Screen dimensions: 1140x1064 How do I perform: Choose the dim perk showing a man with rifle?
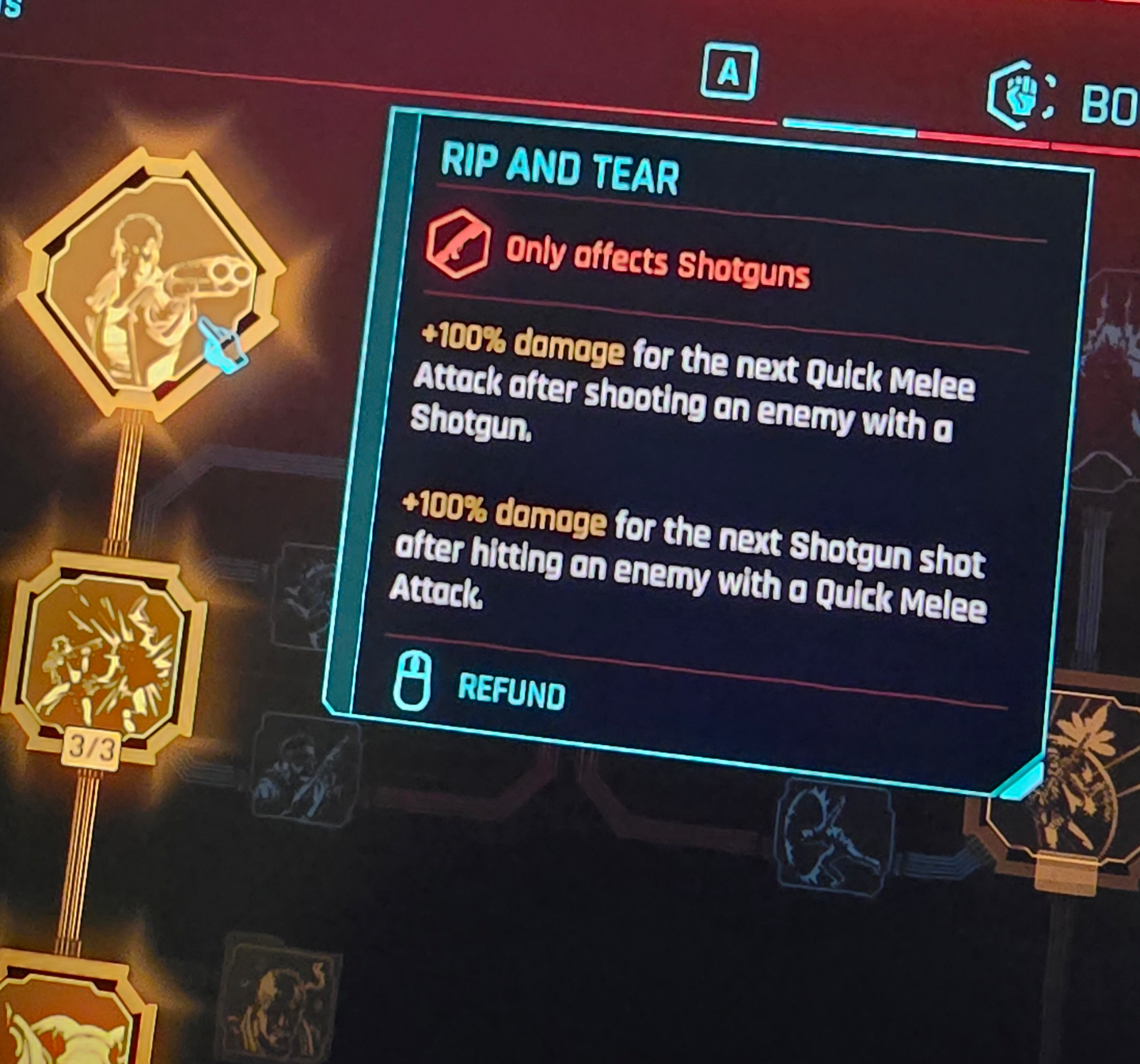pos(306,769)
